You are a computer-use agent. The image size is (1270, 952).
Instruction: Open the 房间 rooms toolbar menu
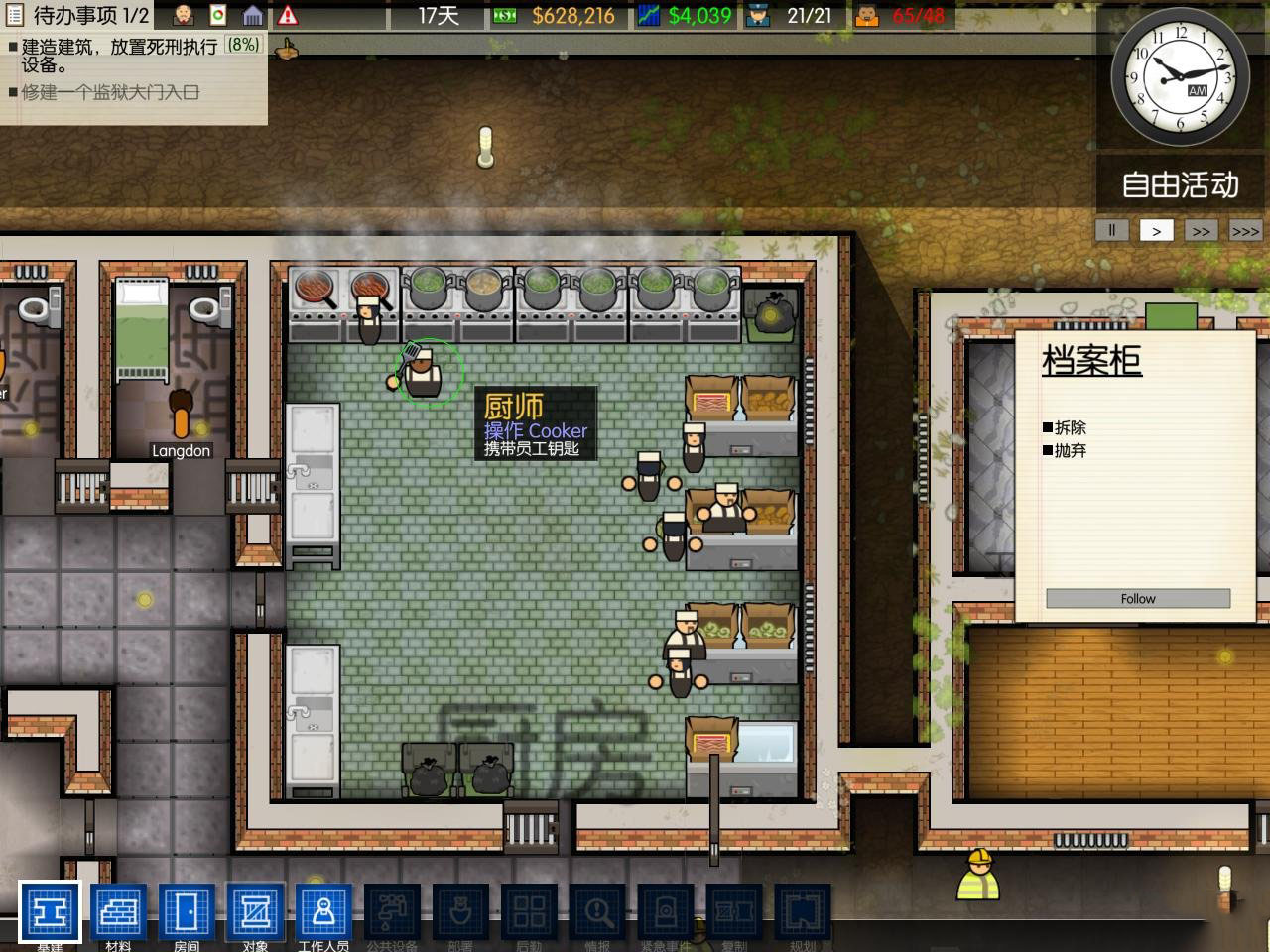[187, 911]
